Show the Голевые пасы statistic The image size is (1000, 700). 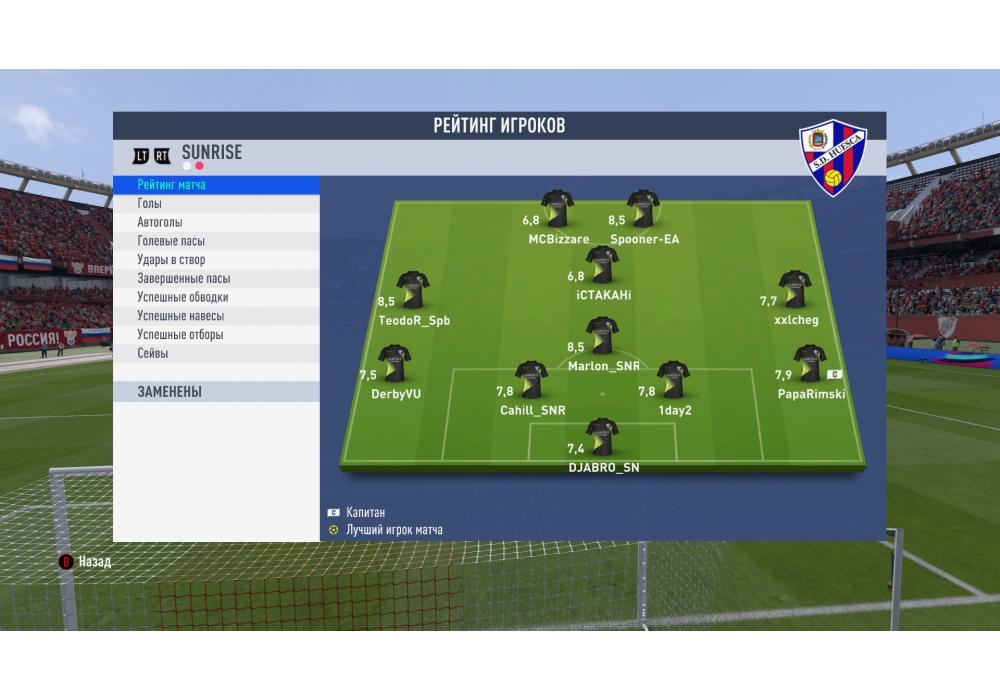coord(216,241)
